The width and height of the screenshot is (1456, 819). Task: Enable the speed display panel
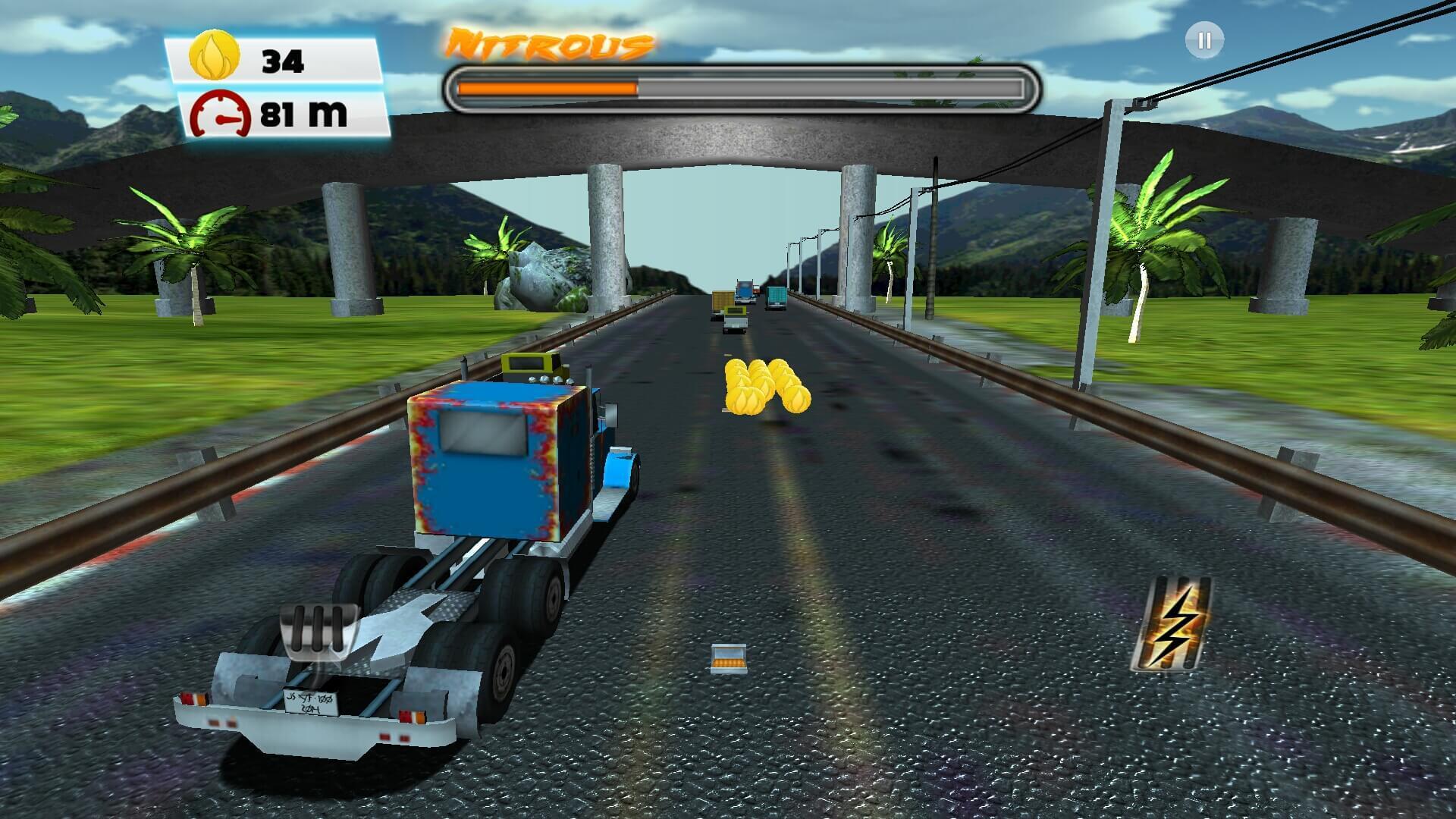(x=281, y=112)
